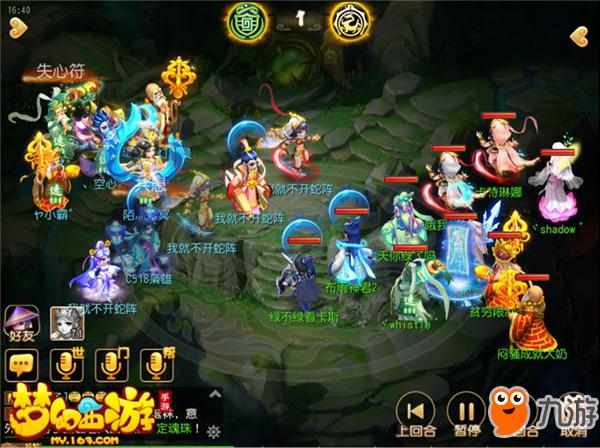Open chat settings gear icon
This screenshot has width=600, height=448.
tap(212, 431)
